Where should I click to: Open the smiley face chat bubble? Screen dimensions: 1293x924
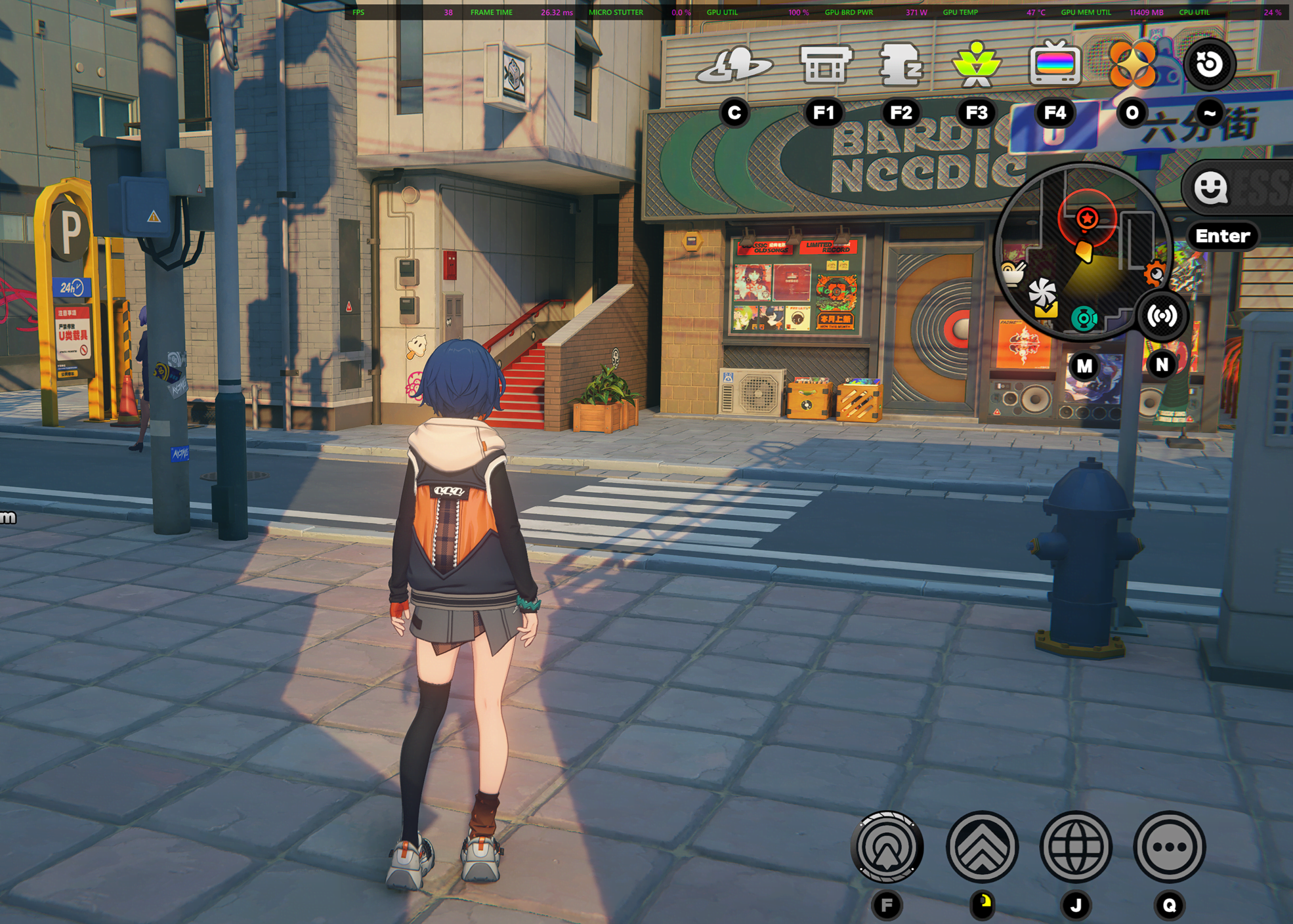pos(1210,189)
